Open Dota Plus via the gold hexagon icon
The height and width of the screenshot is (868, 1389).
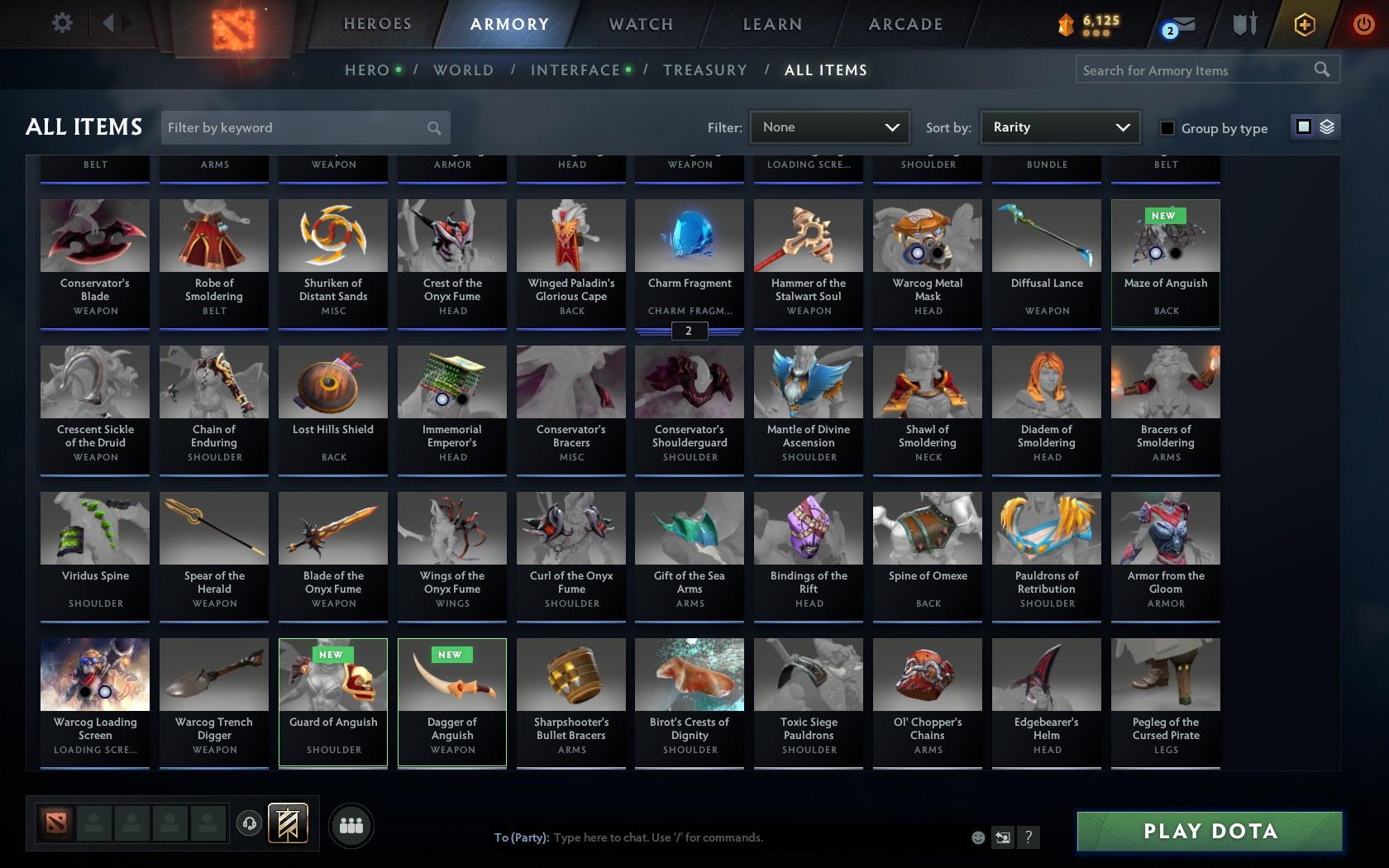(1305, 25)
